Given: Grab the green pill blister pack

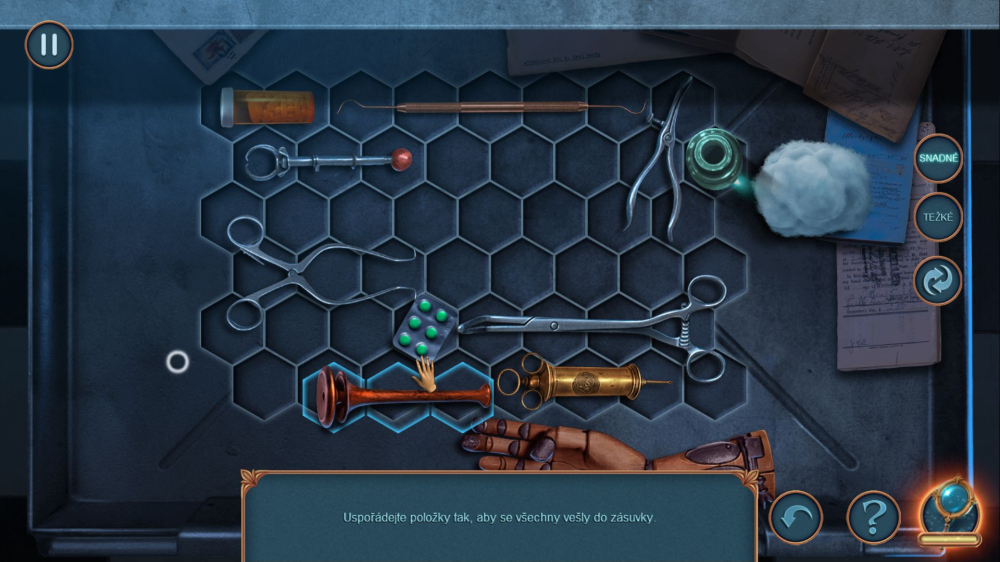Looking at the screenshot, I should coord(425,326).
